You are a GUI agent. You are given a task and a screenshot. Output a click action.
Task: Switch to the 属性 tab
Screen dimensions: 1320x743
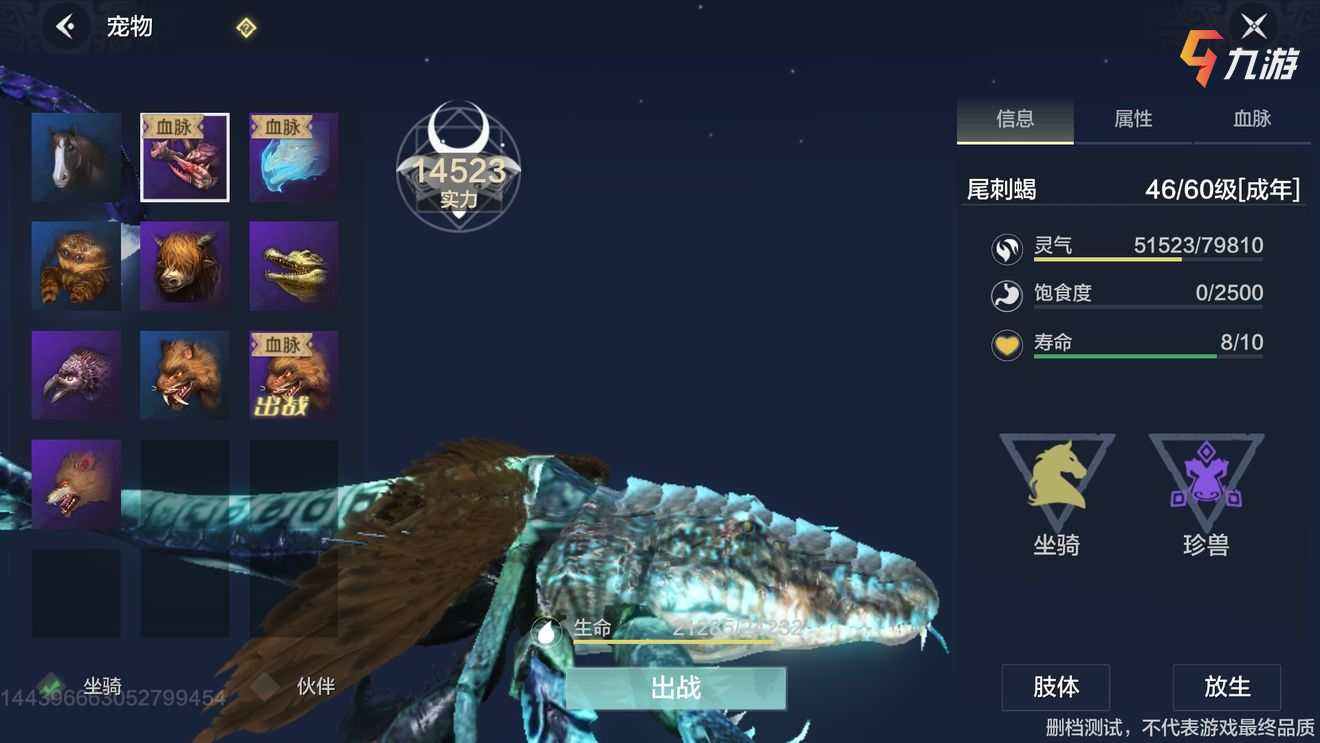coord(1133,119)
